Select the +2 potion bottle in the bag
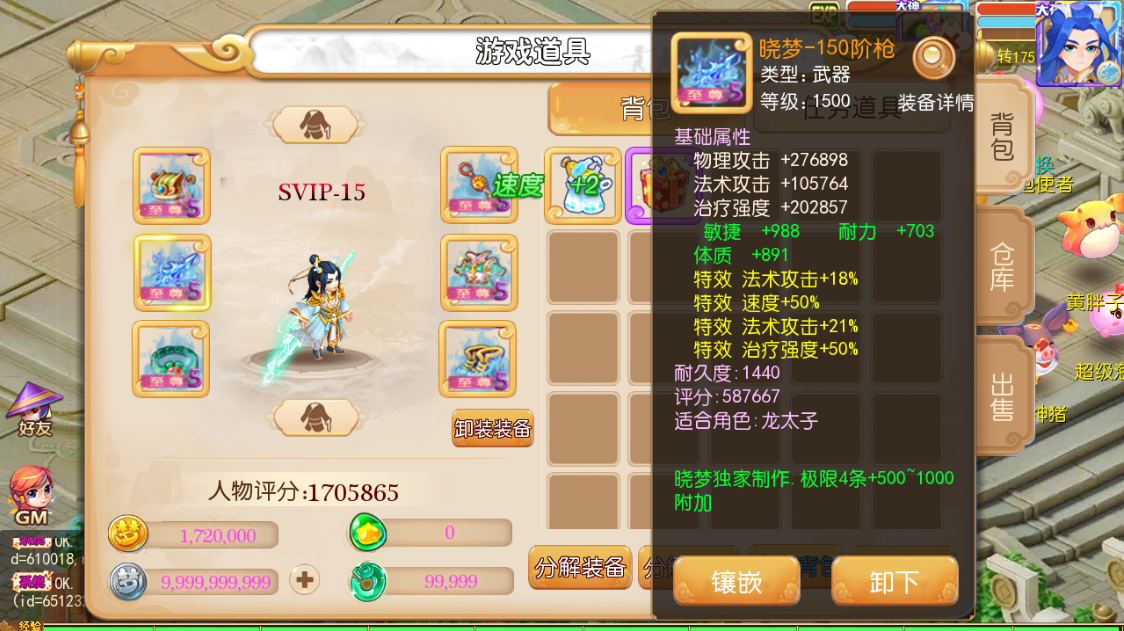Viewport: 1124px width, 631px height. pos(582,186)
